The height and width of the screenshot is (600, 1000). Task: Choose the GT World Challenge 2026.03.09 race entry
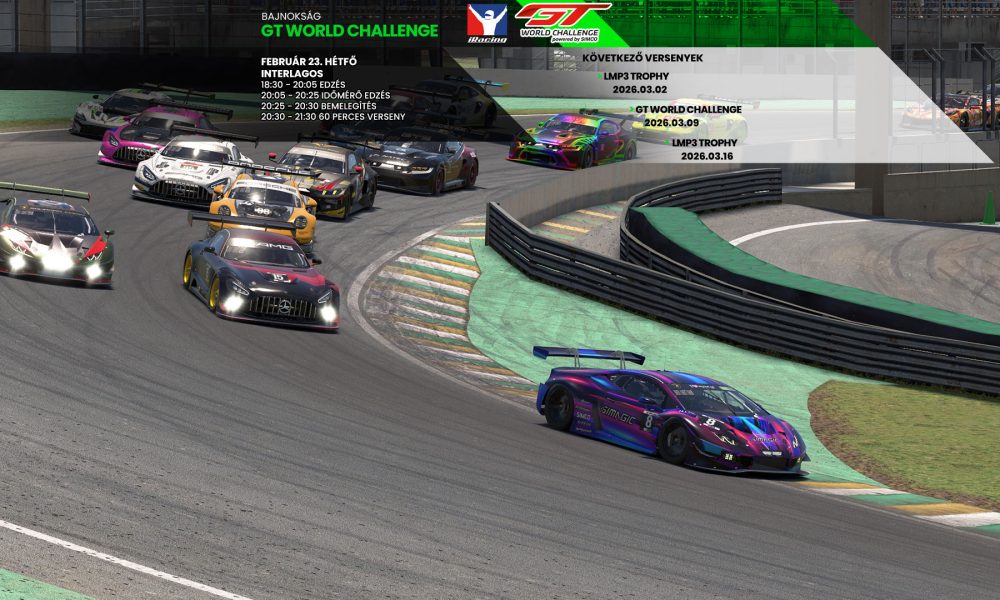tap(687, 115)
